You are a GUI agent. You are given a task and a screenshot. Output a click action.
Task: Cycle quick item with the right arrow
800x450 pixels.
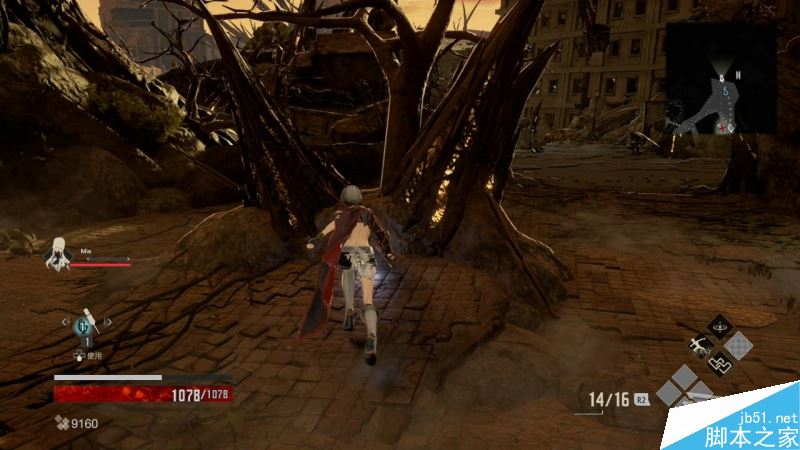(x=108, y=322)
